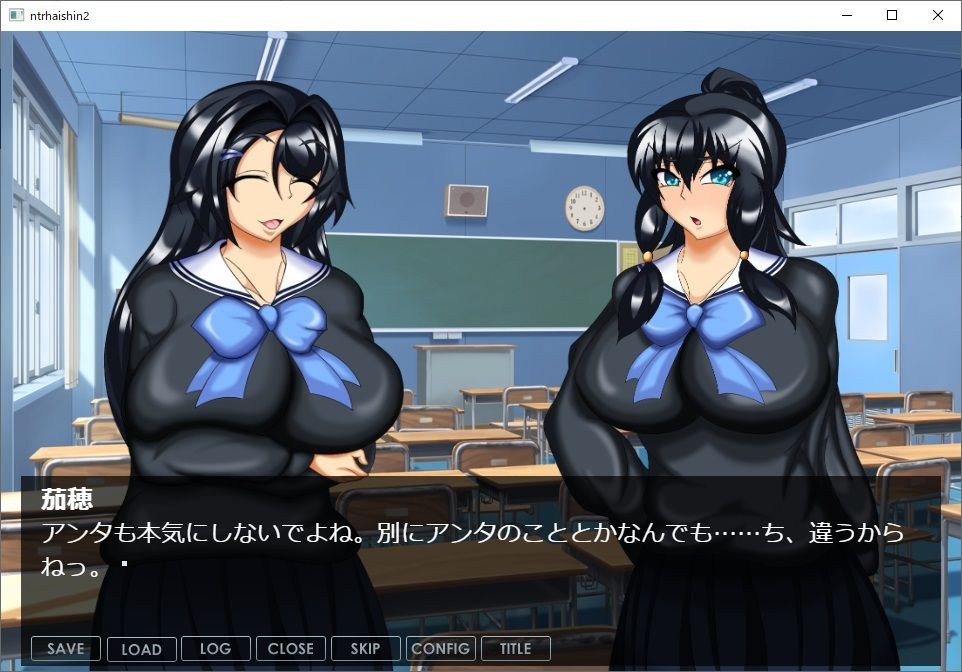Image resolution: width=962 pixels, height=672 pixels.
Task: Minimize the game window
Action: pos(846,15)
